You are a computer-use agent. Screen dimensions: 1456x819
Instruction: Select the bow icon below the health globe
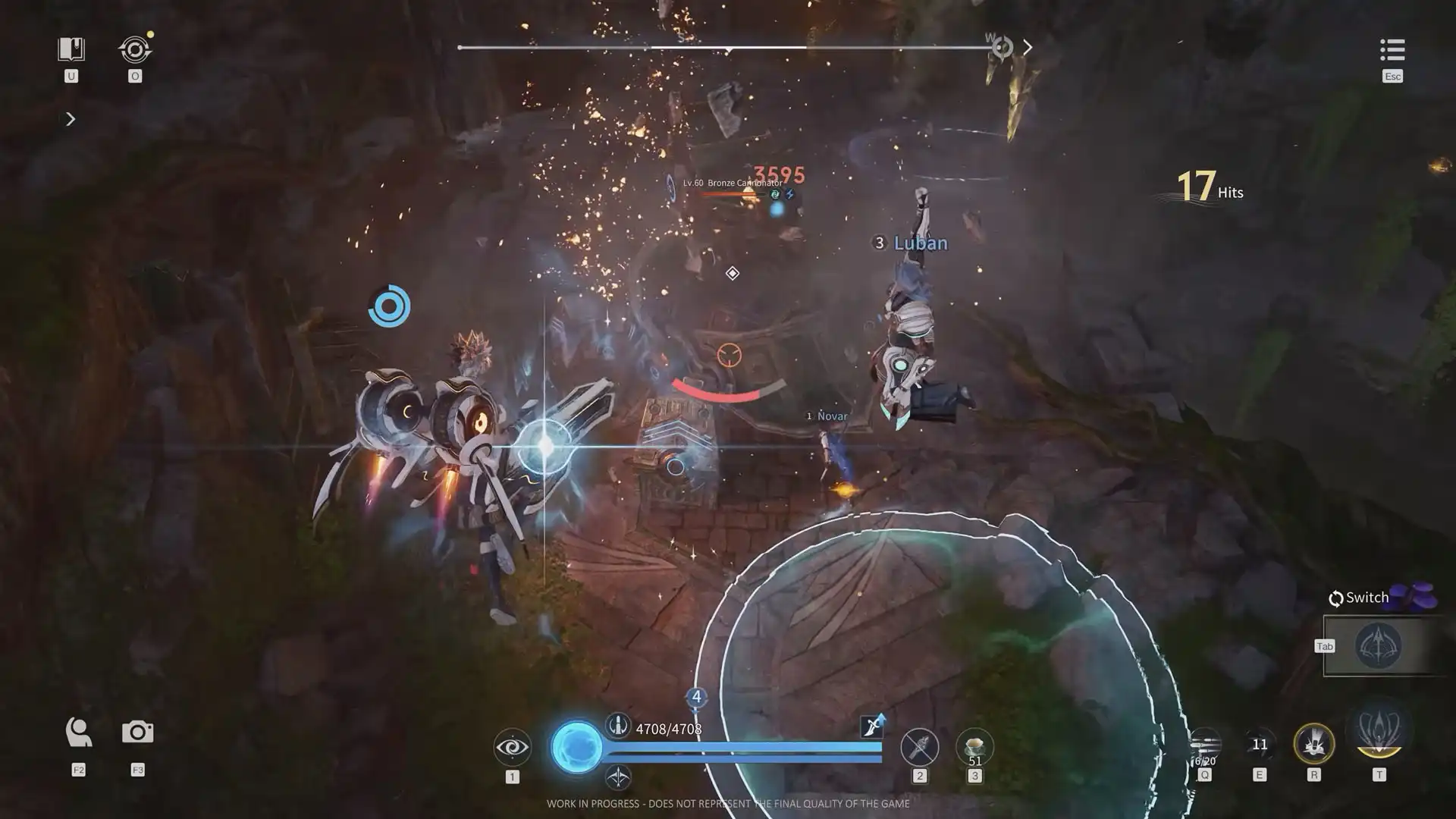click(619, 776)
